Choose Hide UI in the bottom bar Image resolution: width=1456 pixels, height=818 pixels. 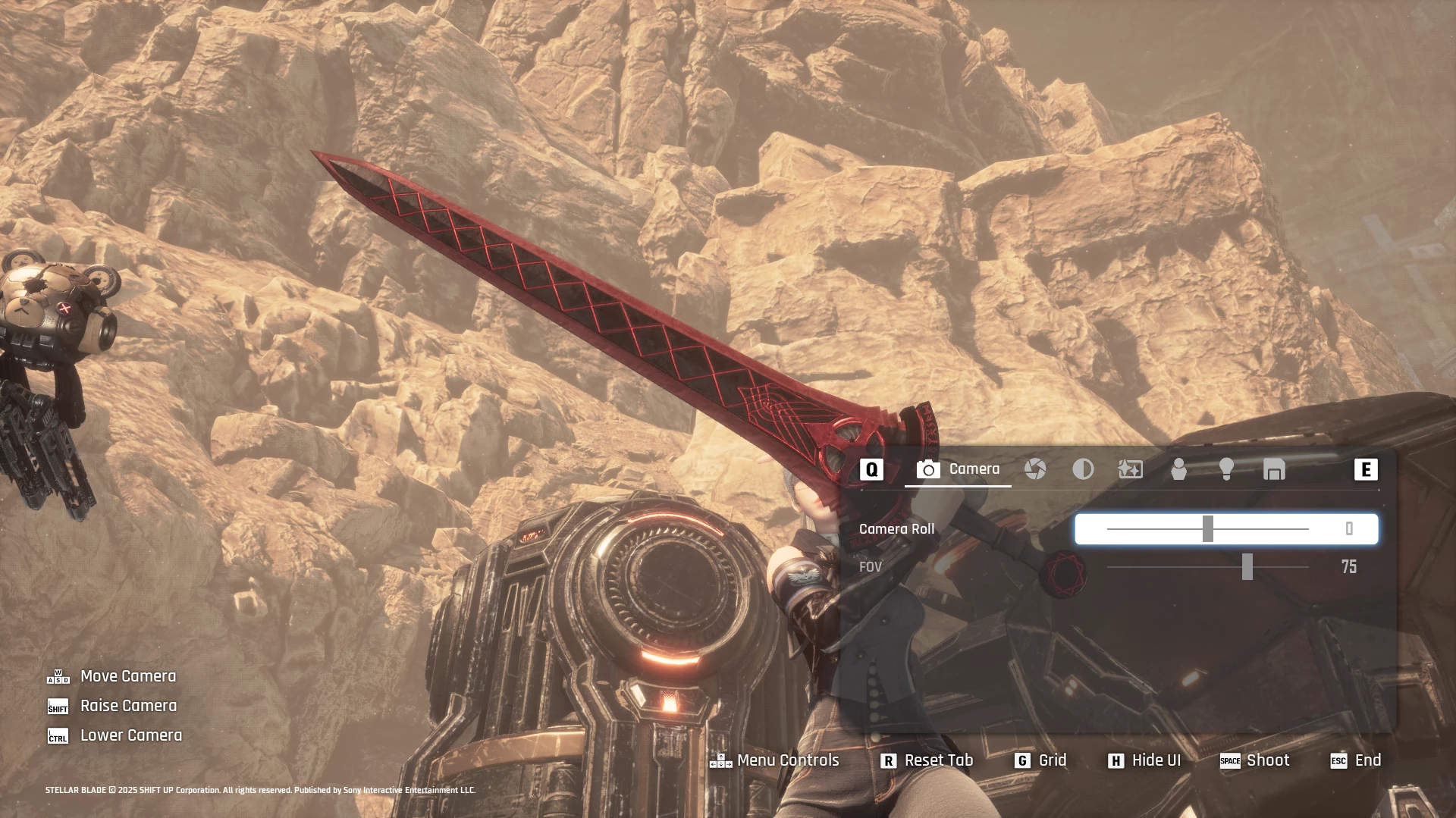(x=1145, y=760)
